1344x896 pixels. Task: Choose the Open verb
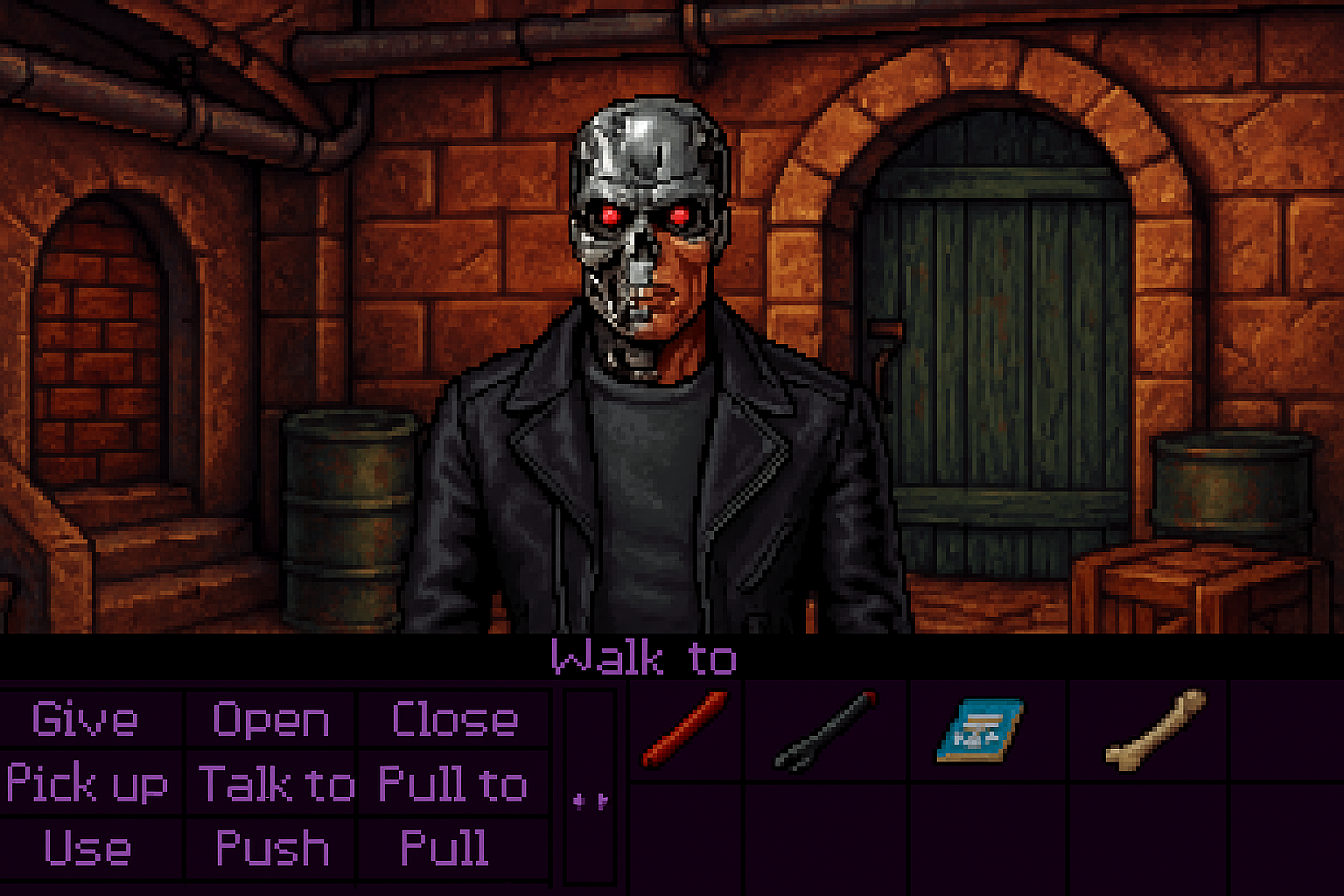[x=271, y=719]
